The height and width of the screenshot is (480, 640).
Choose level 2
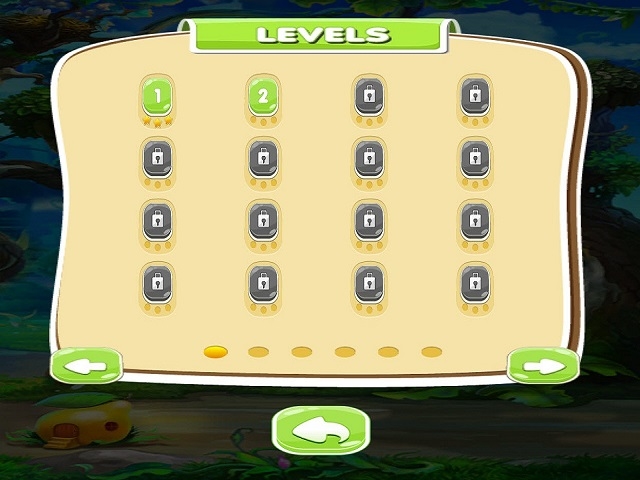tap(263, 97)
